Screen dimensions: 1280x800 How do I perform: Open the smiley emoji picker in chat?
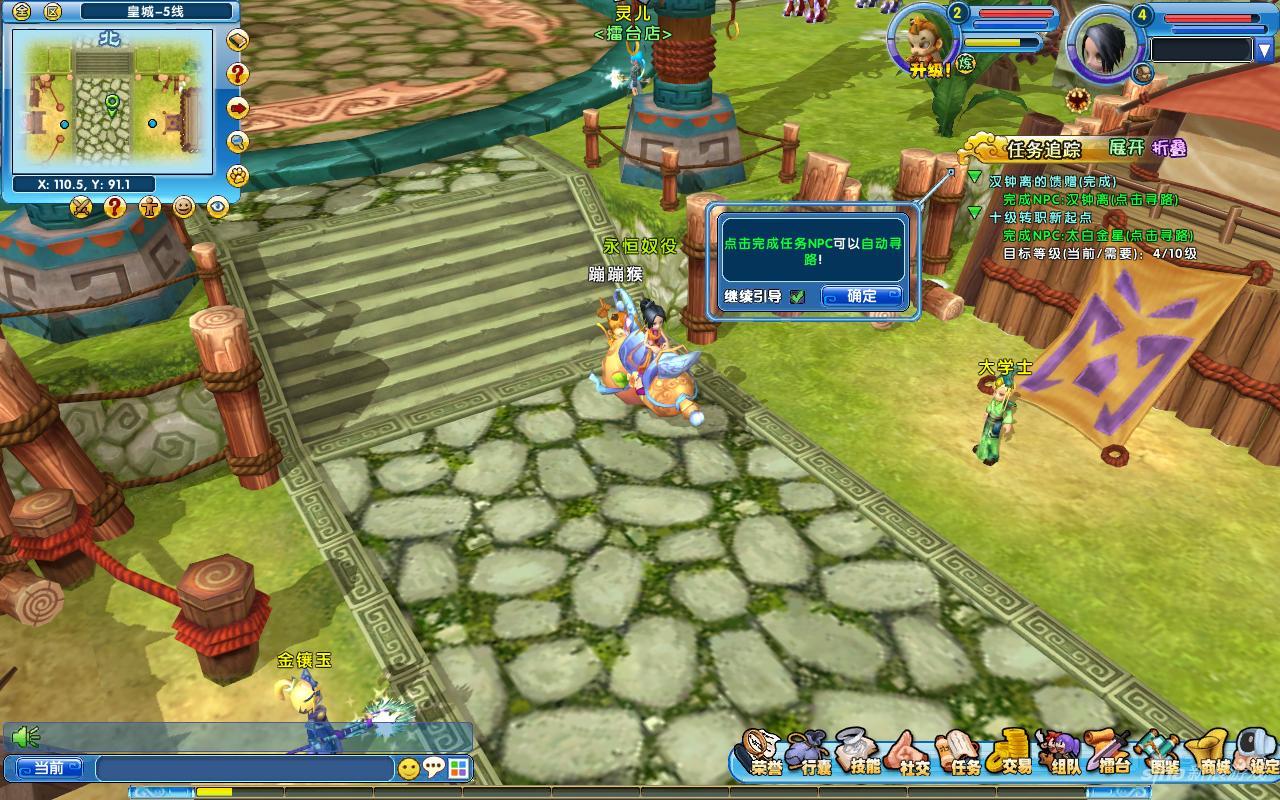point(408,768)
